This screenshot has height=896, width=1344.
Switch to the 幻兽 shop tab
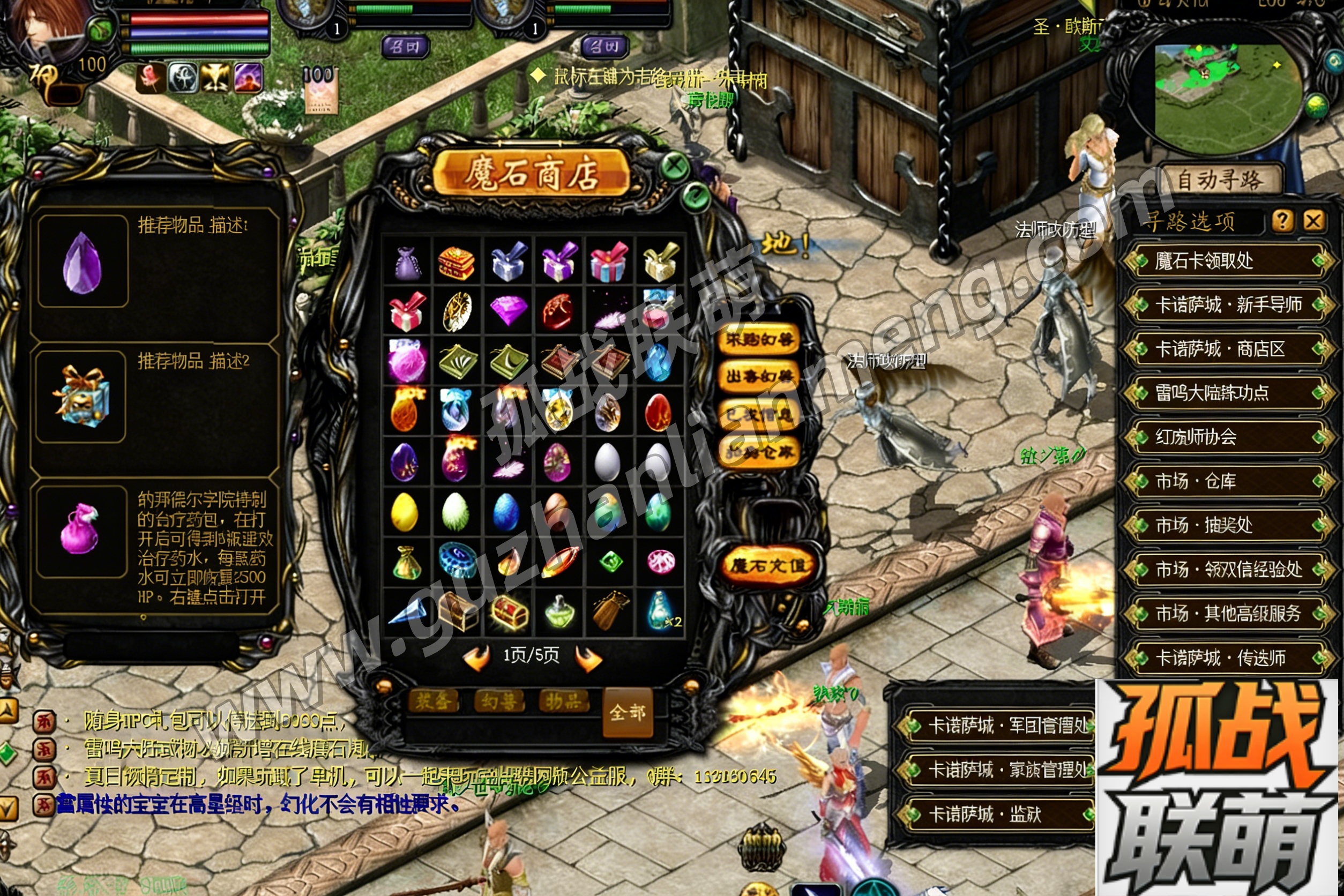point(499,700)
